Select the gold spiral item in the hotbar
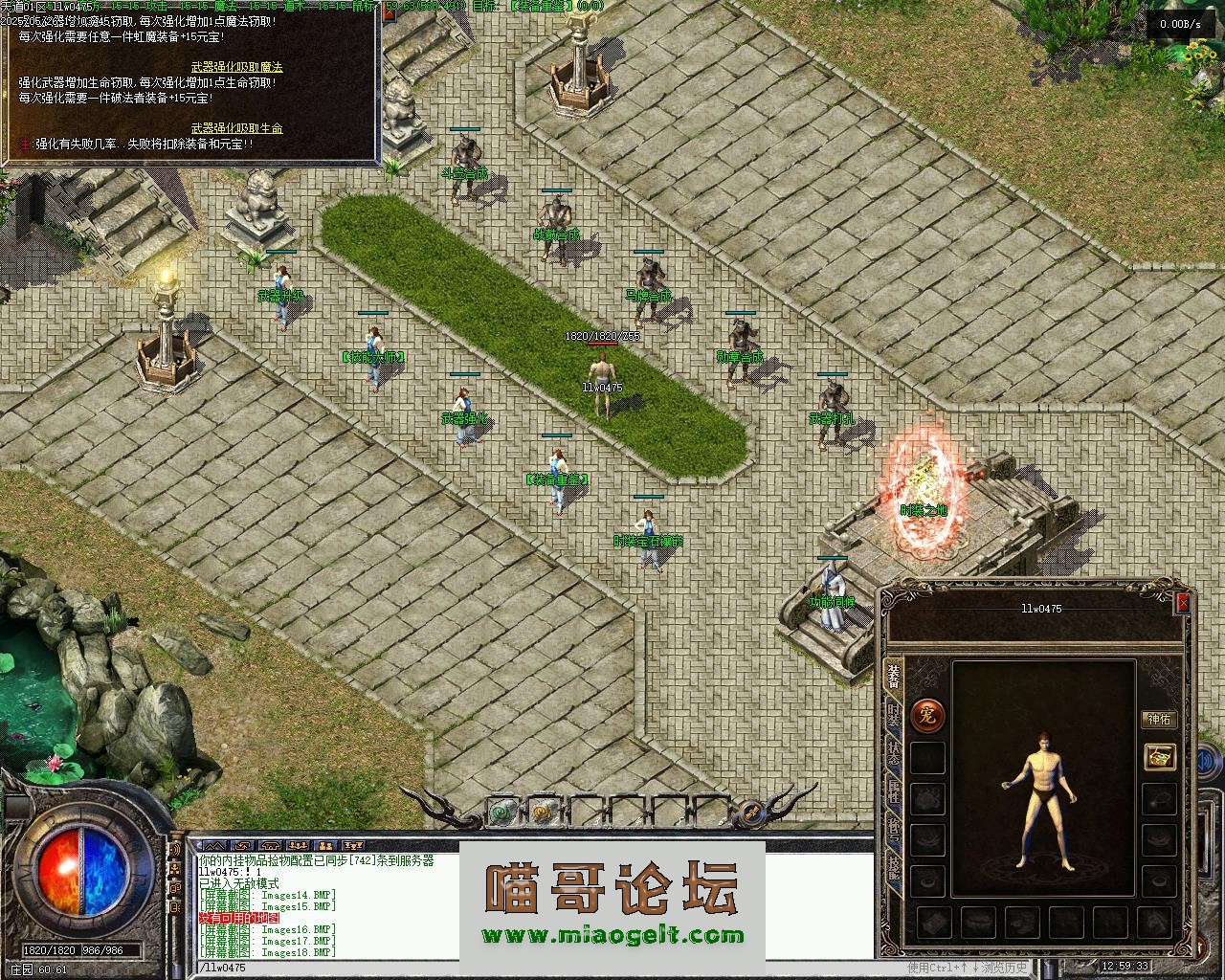 [542, 813]
